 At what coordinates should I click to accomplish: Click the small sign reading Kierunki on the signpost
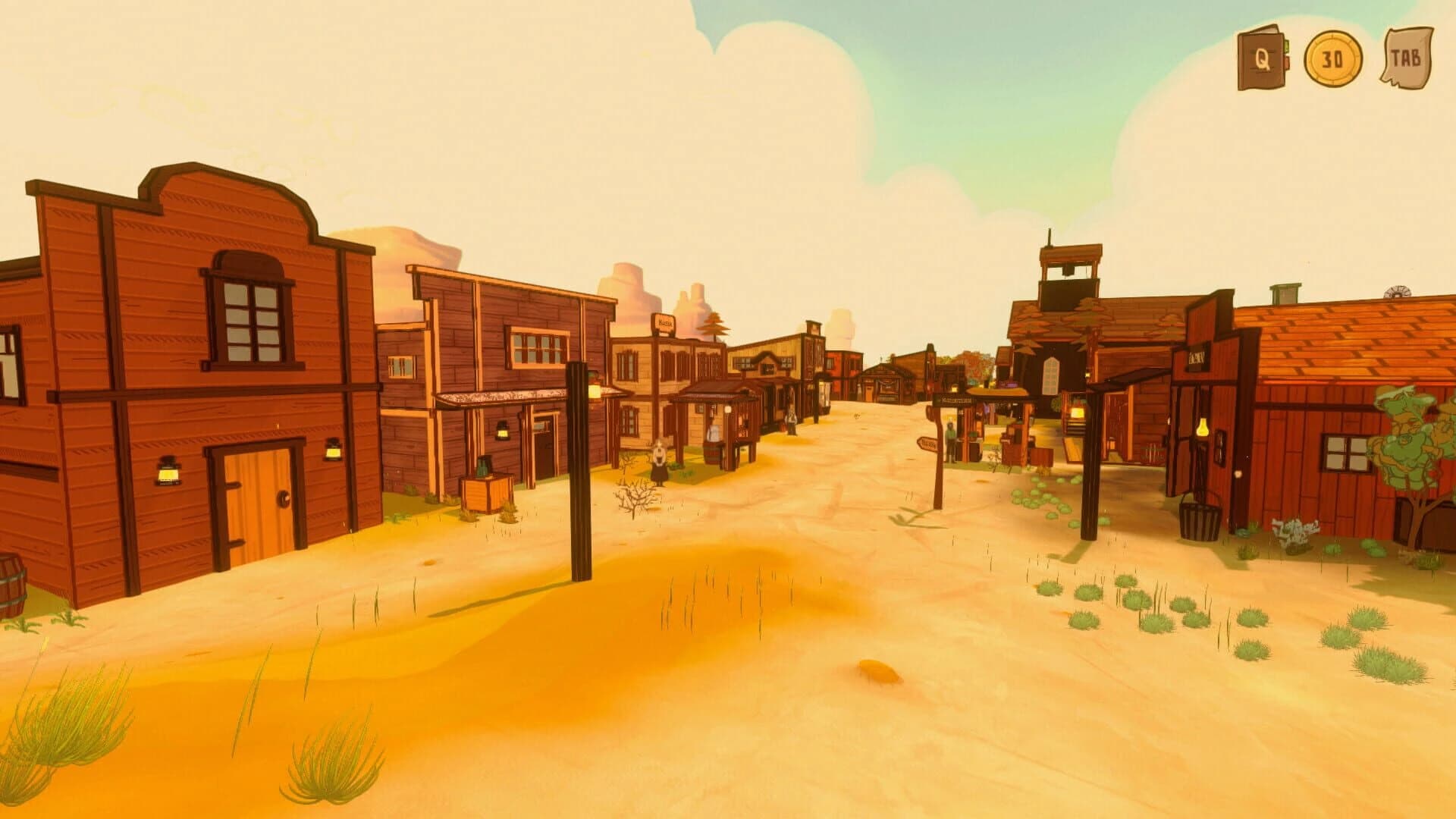click(x=954, y=400)
